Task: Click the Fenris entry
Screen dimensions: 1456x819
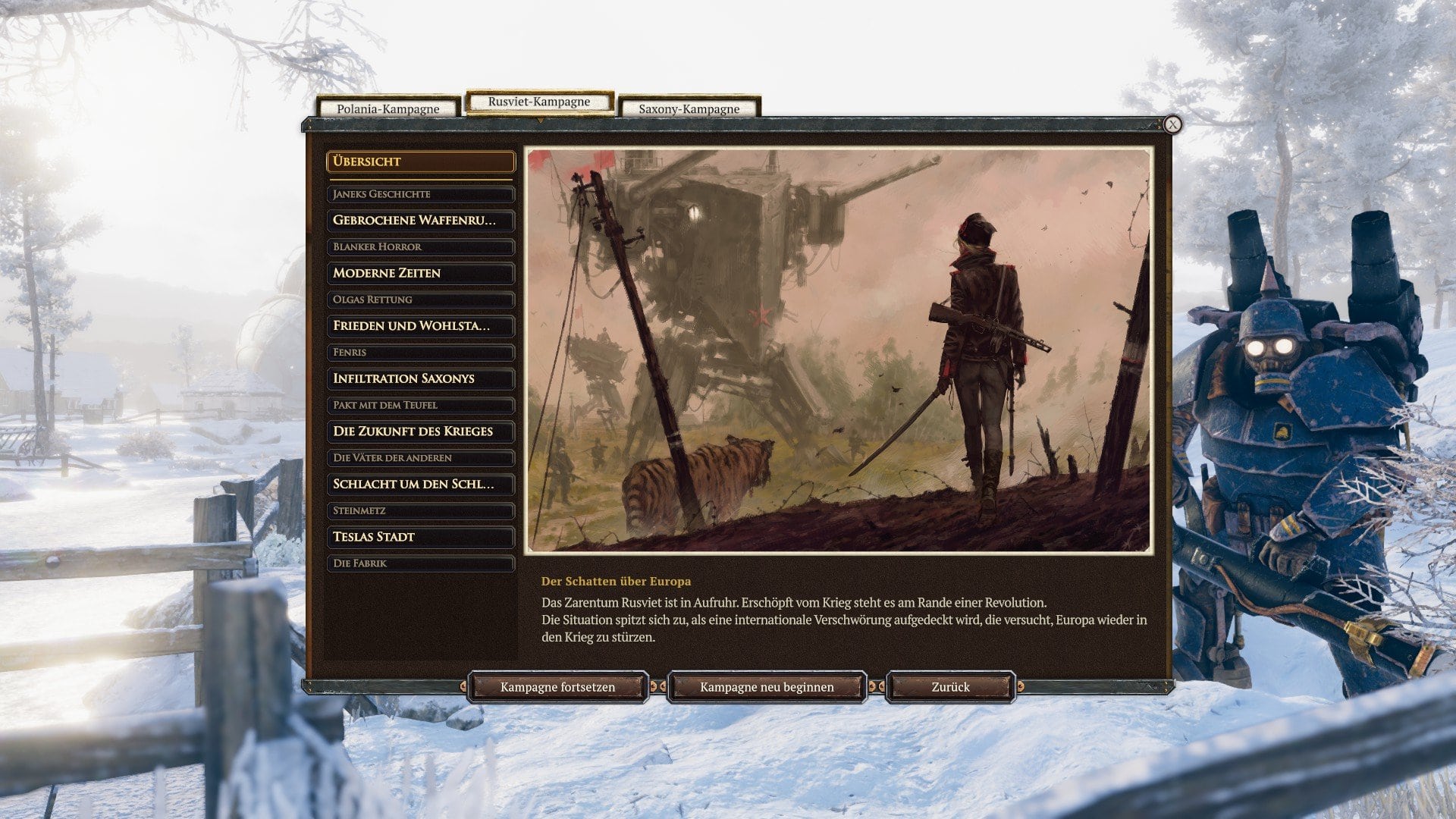Action: [x=420, y=352]
